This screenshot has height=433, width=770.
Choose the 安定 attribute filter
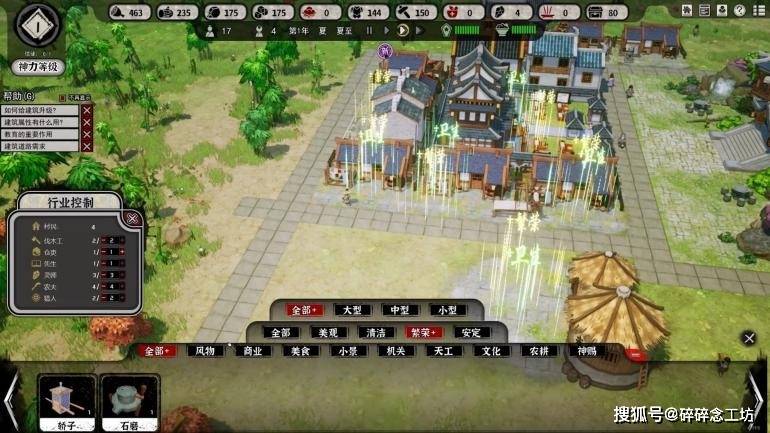click(471, 332)
